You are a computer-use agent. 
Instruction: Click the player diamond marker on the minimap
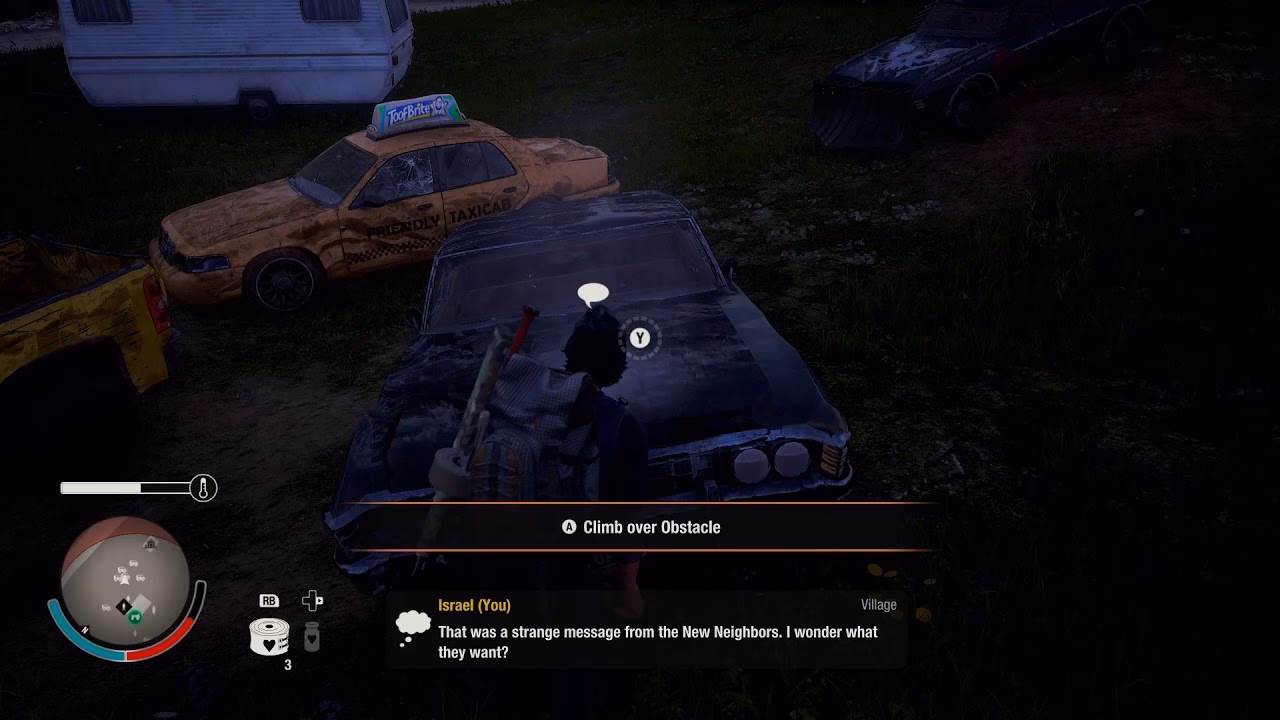[124, 606]
